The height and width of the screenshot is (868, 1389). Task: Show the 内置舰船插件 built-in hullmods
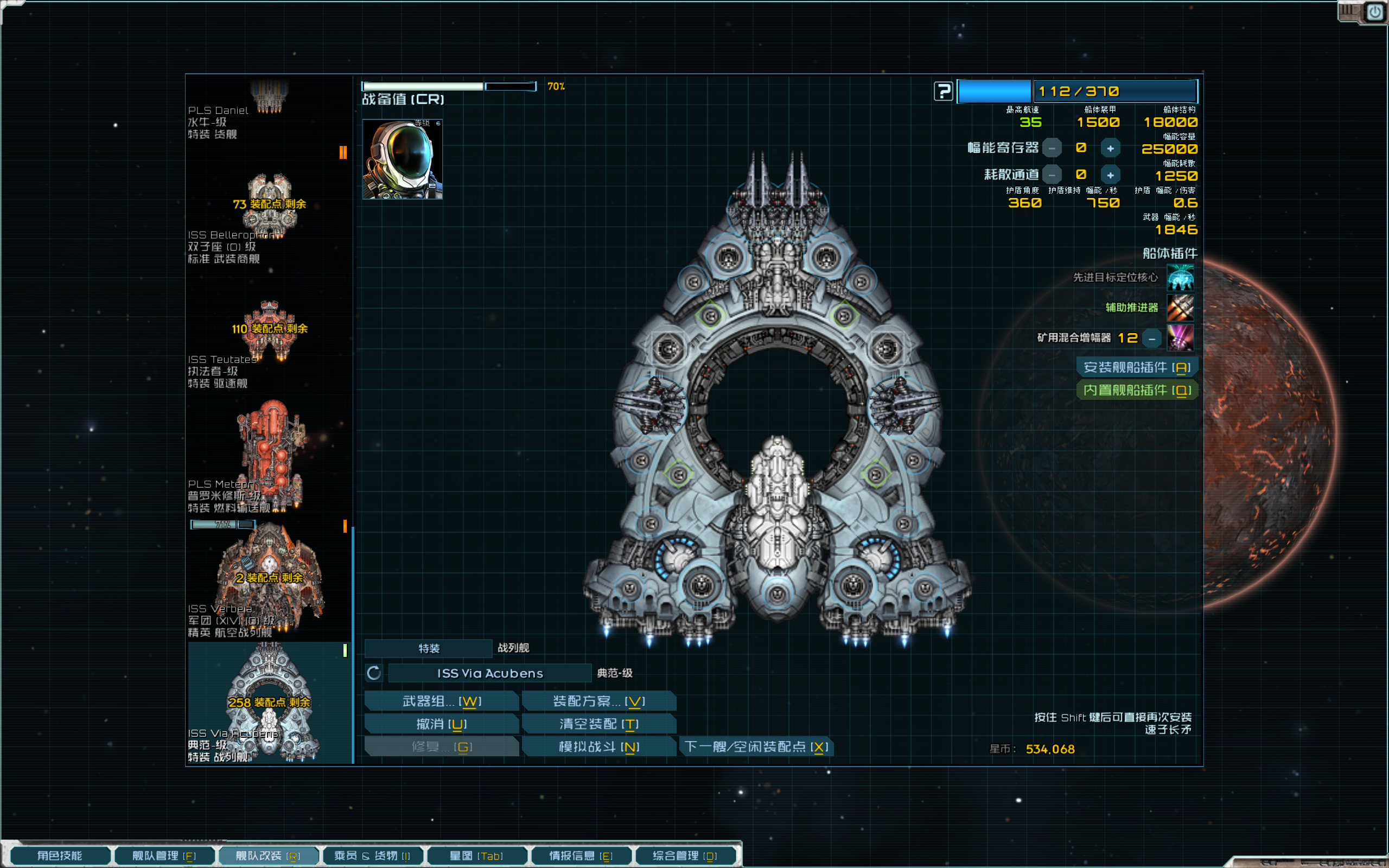[1137, 391]
